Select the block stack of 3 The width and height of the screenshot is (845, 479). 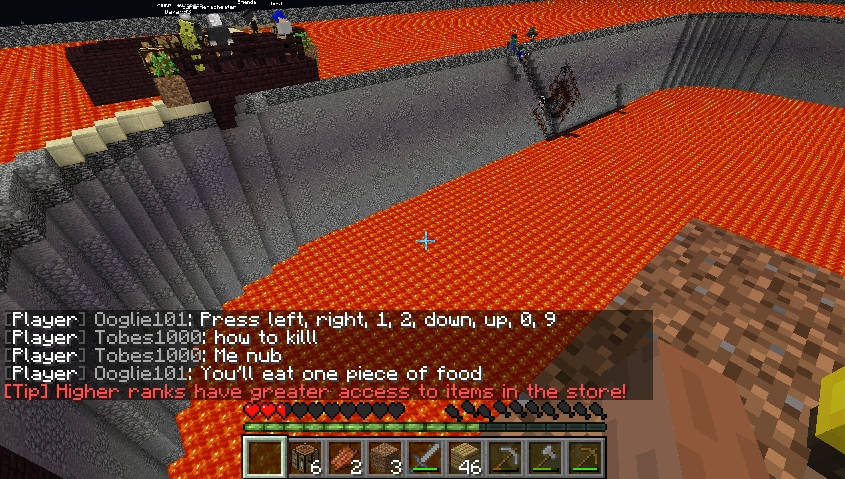click(x=386, y=457)
